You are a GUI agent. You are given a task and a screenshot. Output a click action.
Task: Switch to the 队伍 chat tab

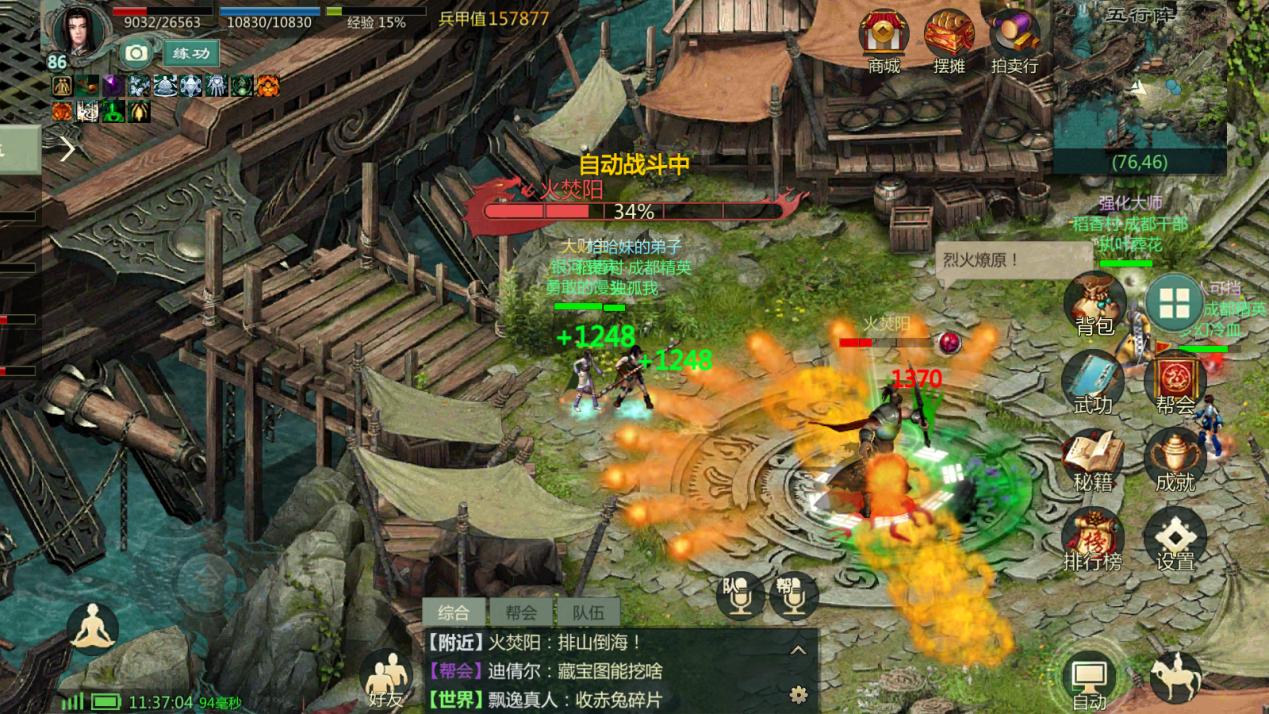[x=588, y=612]
